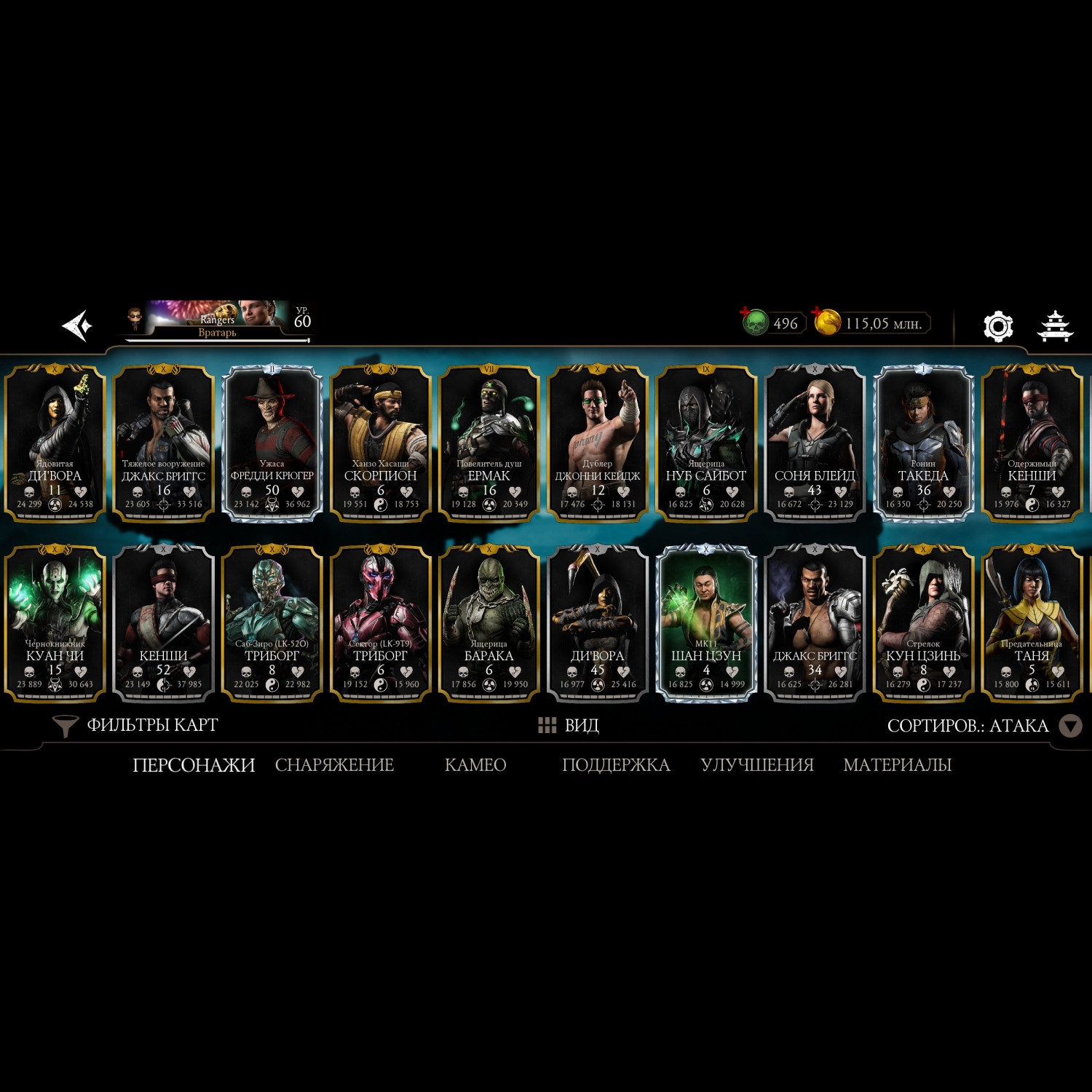Pick the Шан Цзун MK11 card

click(706, 623)
